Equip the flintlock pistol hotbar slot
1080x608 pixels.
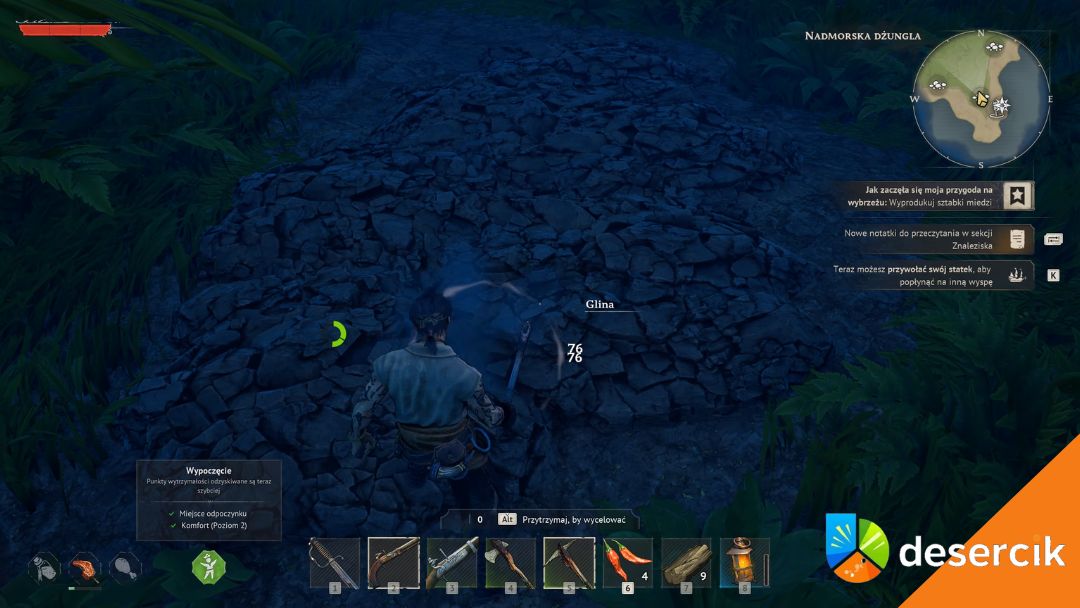tap(393, 562)
